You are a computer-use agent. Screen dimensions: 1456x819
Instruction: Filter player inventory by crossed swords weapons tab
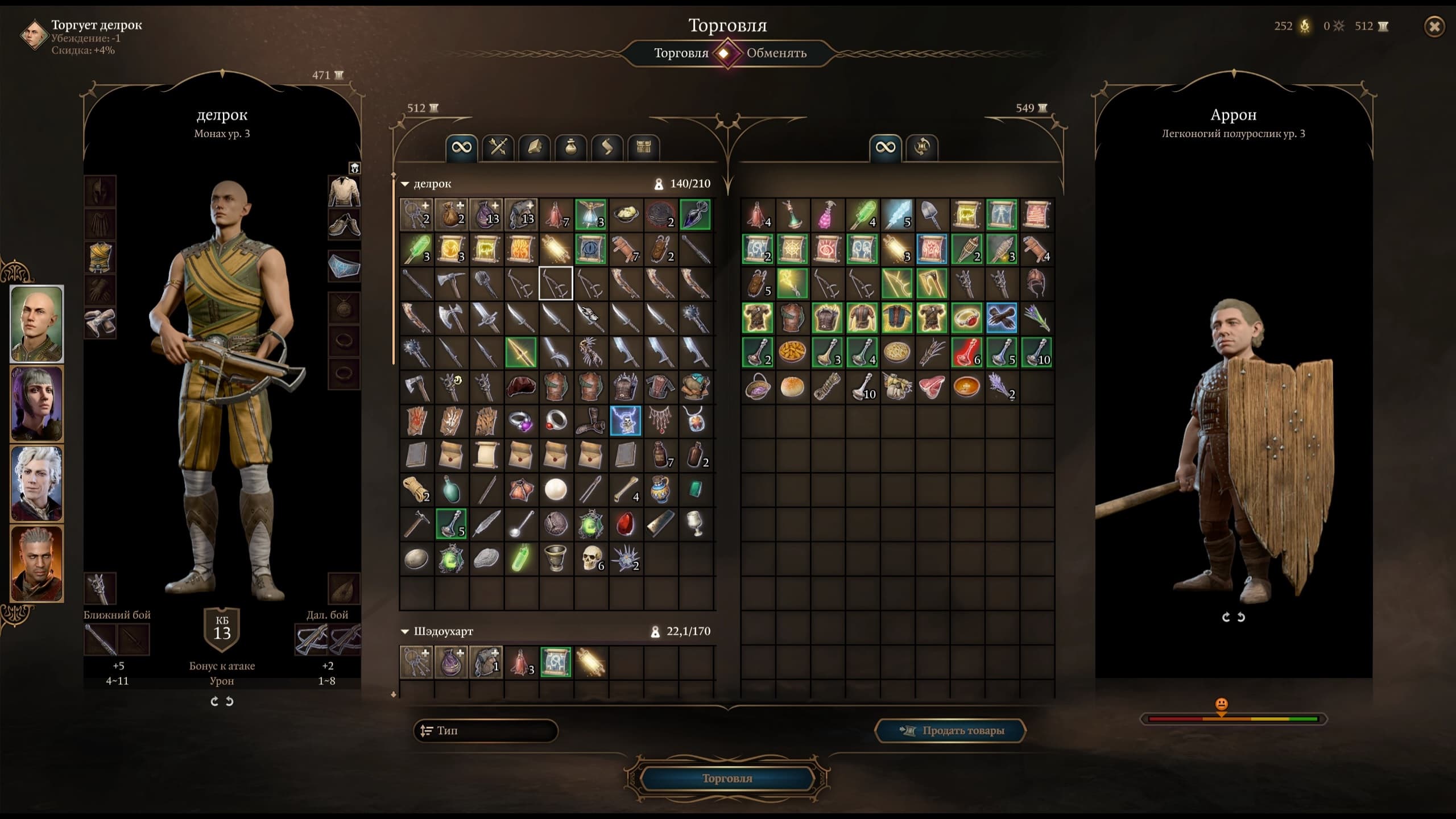[x=498, y=148]
